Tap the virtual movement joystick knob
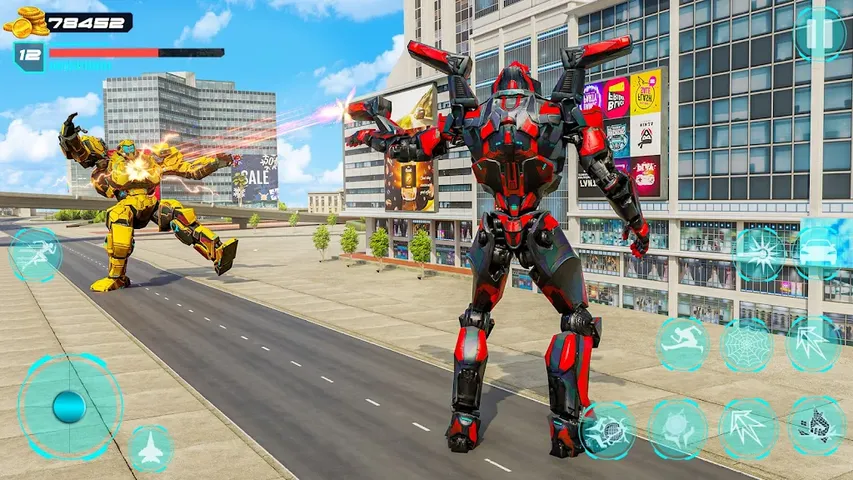 69,406
